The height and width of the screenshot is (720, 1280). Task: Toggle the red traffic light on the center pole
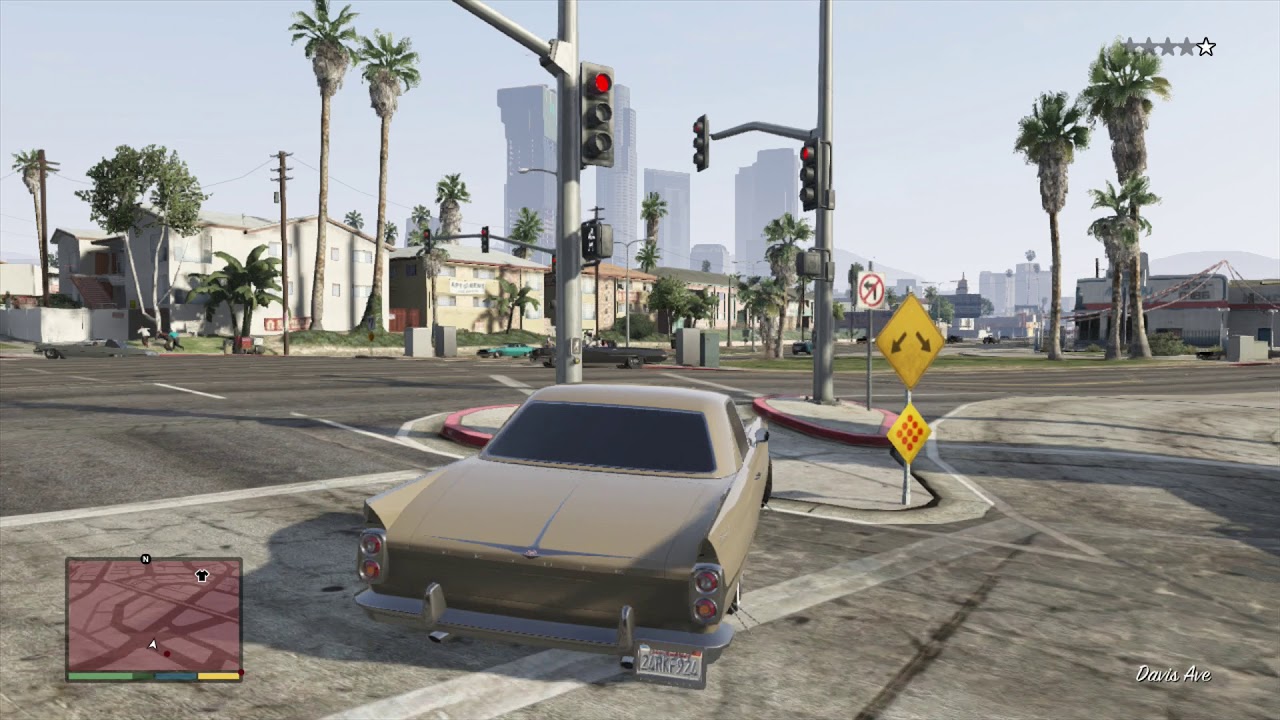(599, 78)
